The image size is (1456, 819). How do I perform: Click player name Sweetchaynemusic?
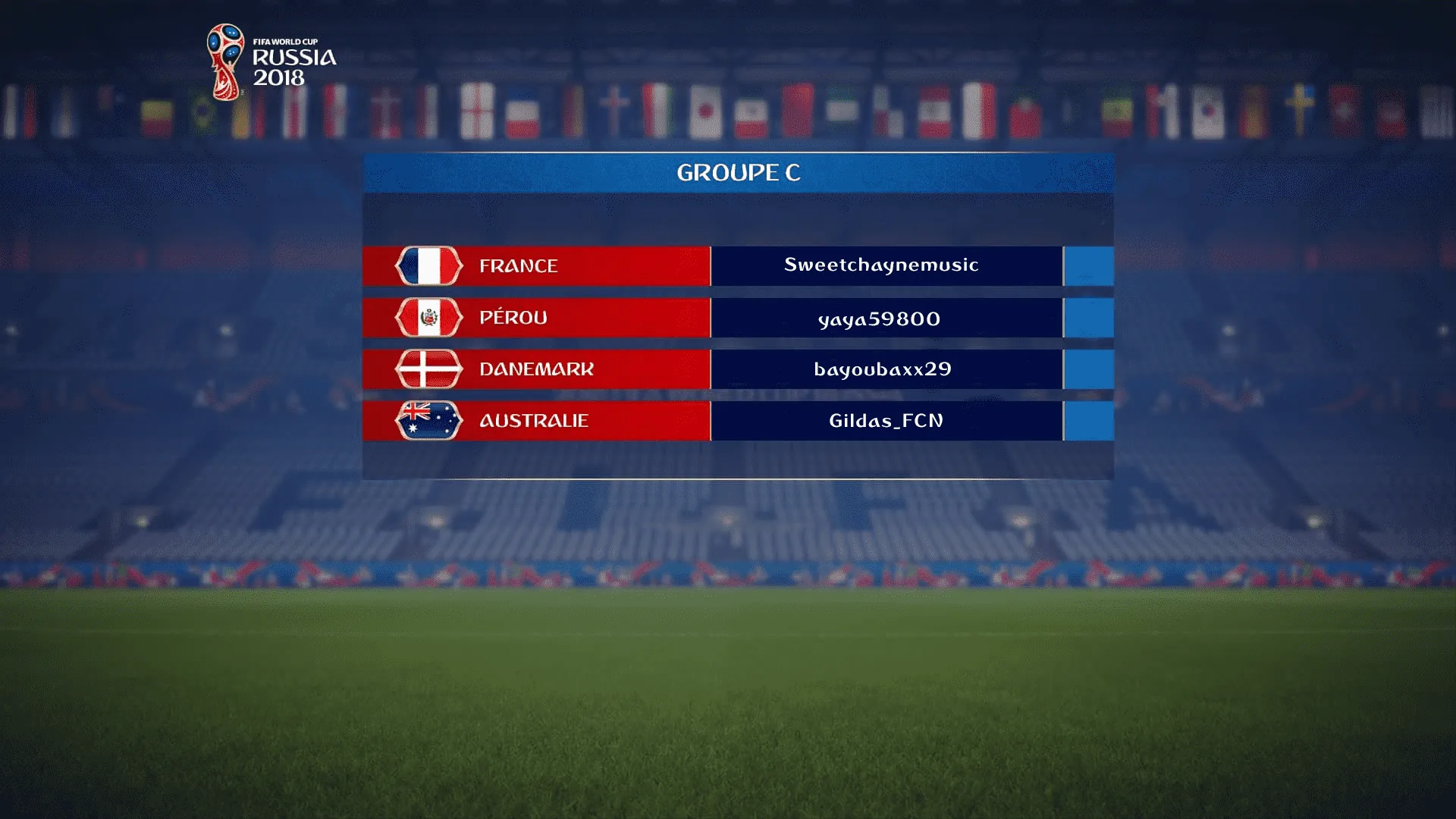coord(881,265)
